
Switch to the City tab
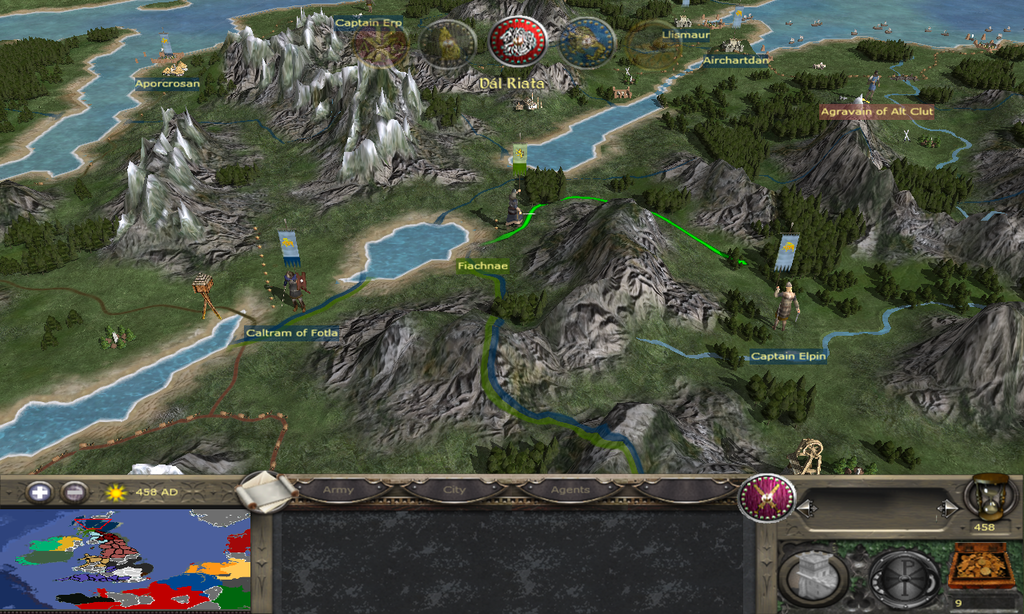[453, 491]
